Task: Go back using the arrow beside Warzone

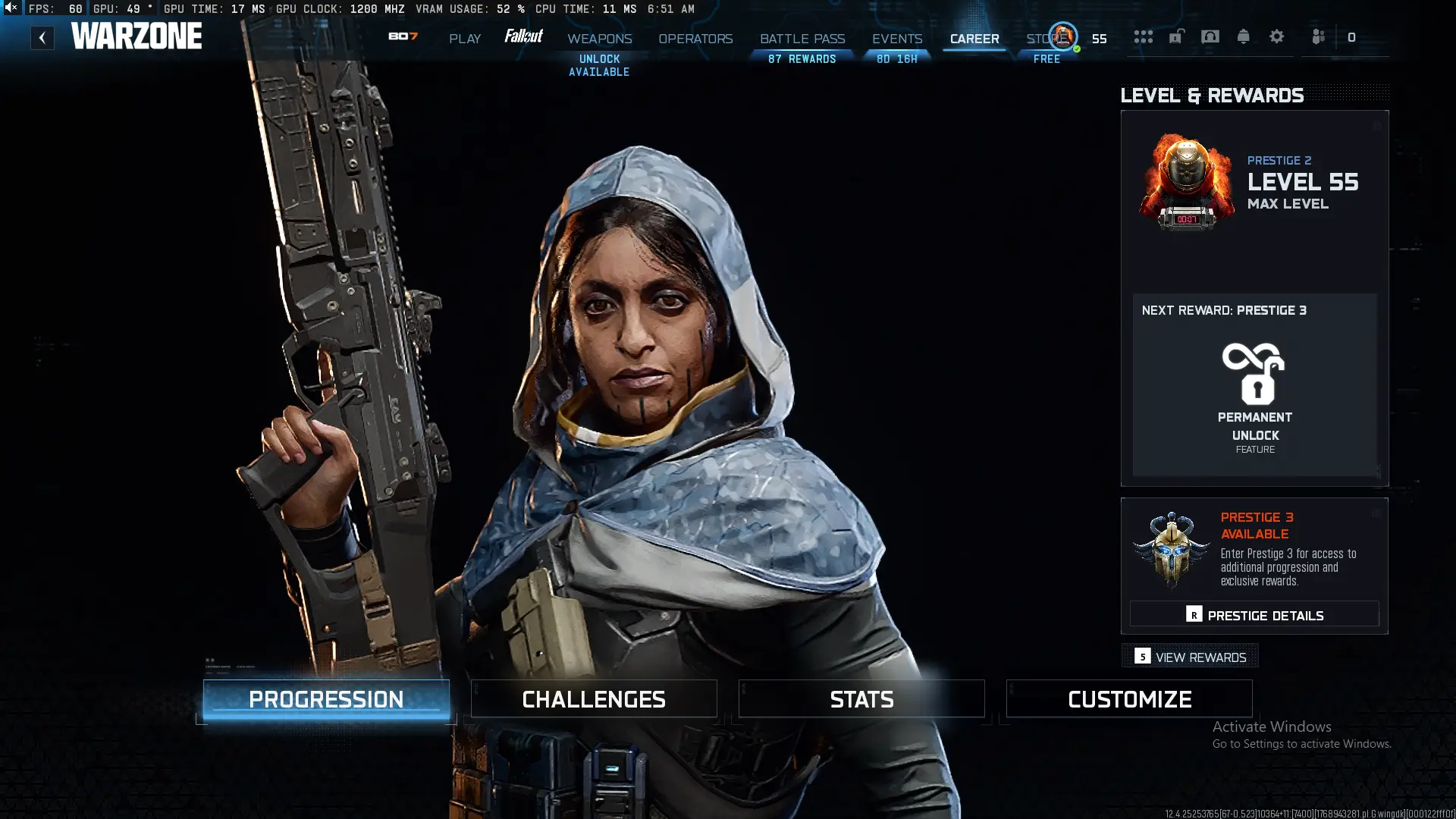Action: pos(42,38)
